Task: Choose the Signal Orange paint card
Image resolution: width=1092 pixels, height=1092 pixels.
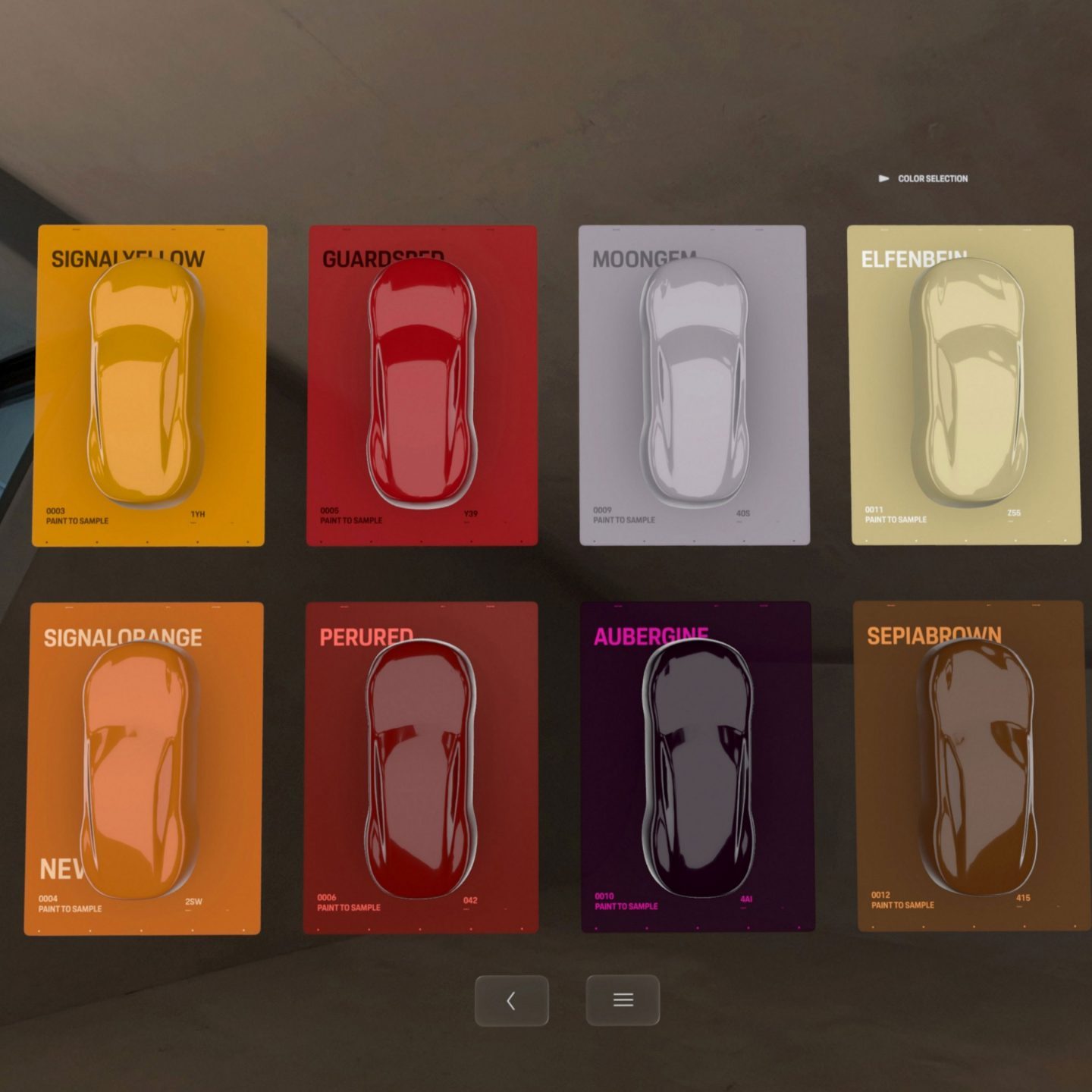Action: tap(143, 767)
